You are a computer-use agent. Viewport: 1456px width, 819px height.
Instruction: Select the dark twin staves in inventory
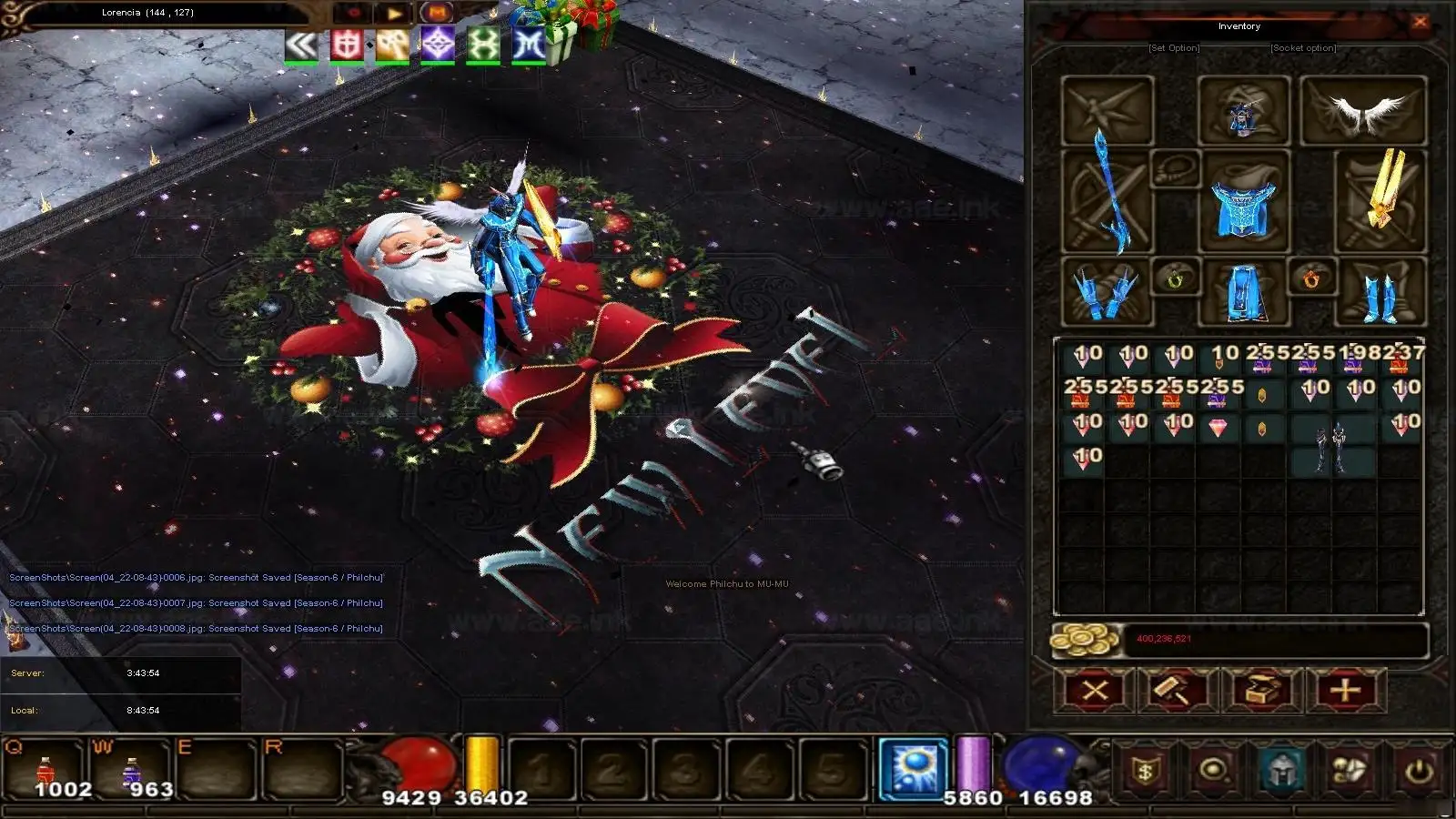click(1330, 446)
